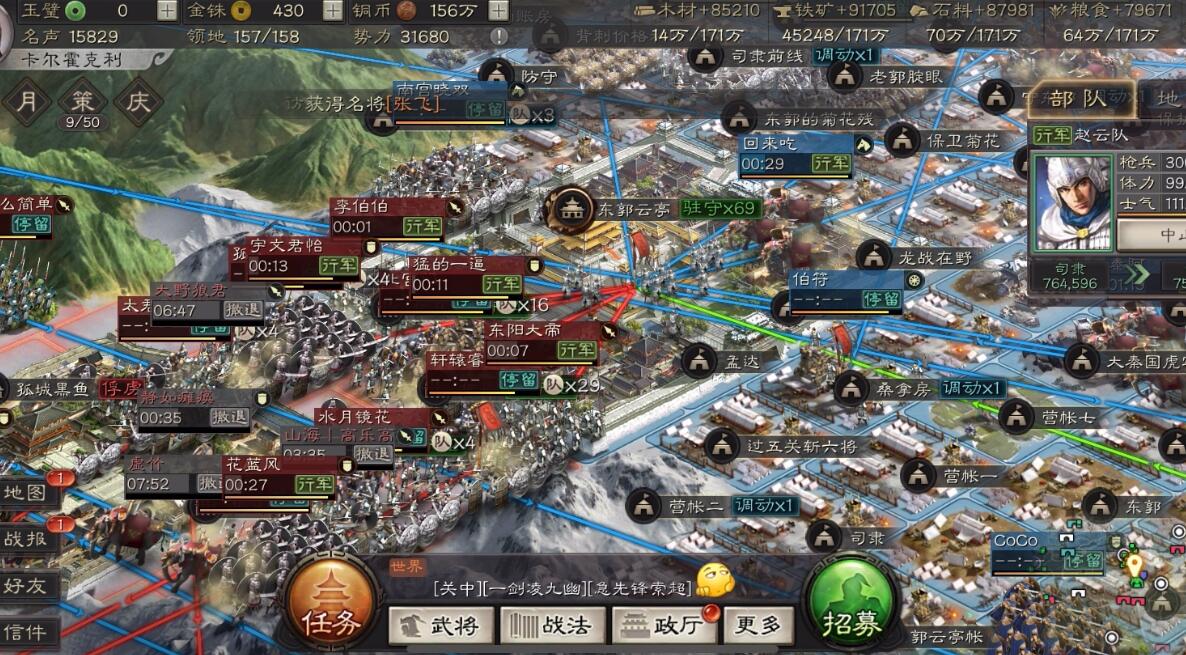
Task: Open the 任务 quests button
Action: [x=331, y=607]
